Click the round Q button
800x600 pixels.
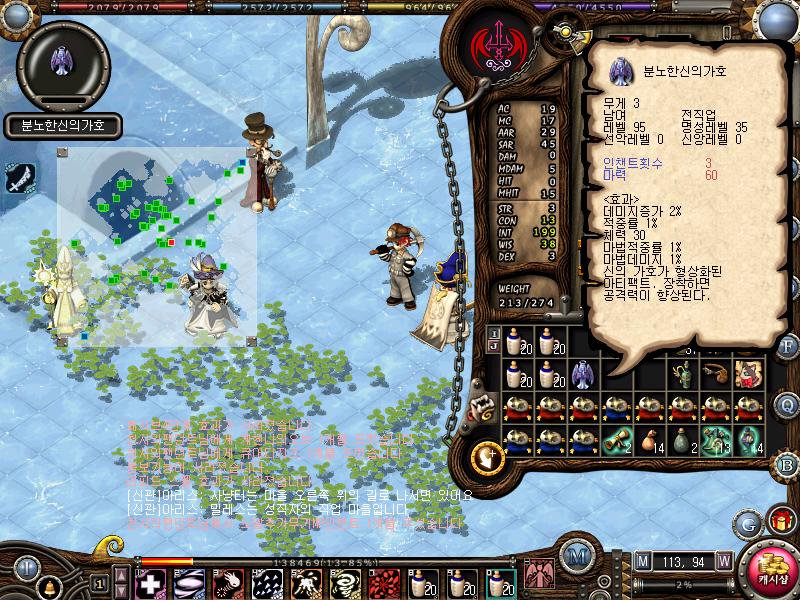tap(787, 403)
